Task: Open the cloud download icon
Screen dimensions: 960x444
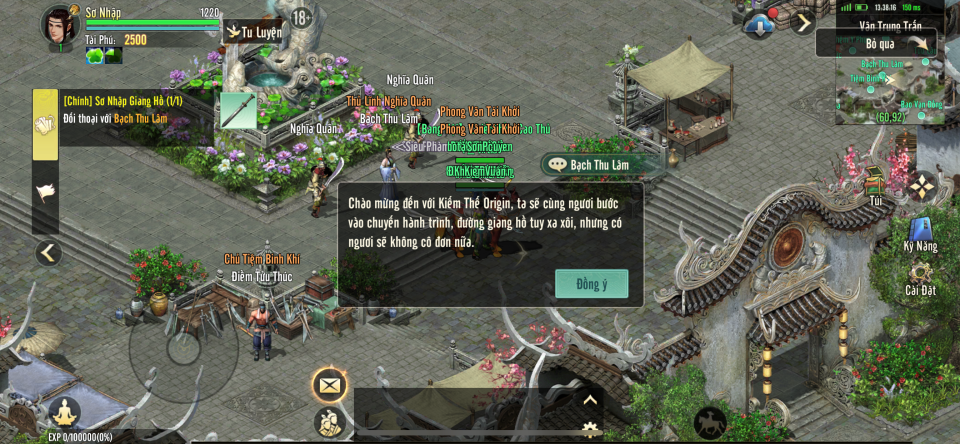Action: 759,24
